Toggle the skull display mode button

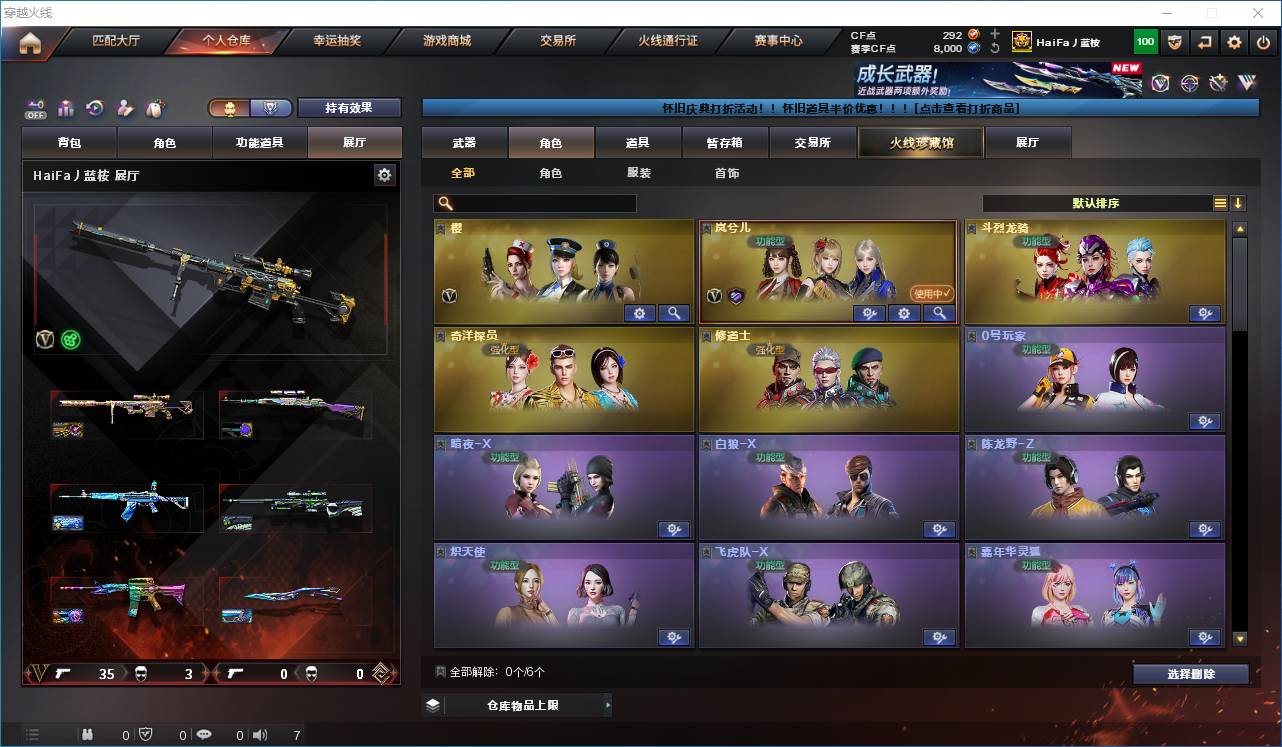228,108
